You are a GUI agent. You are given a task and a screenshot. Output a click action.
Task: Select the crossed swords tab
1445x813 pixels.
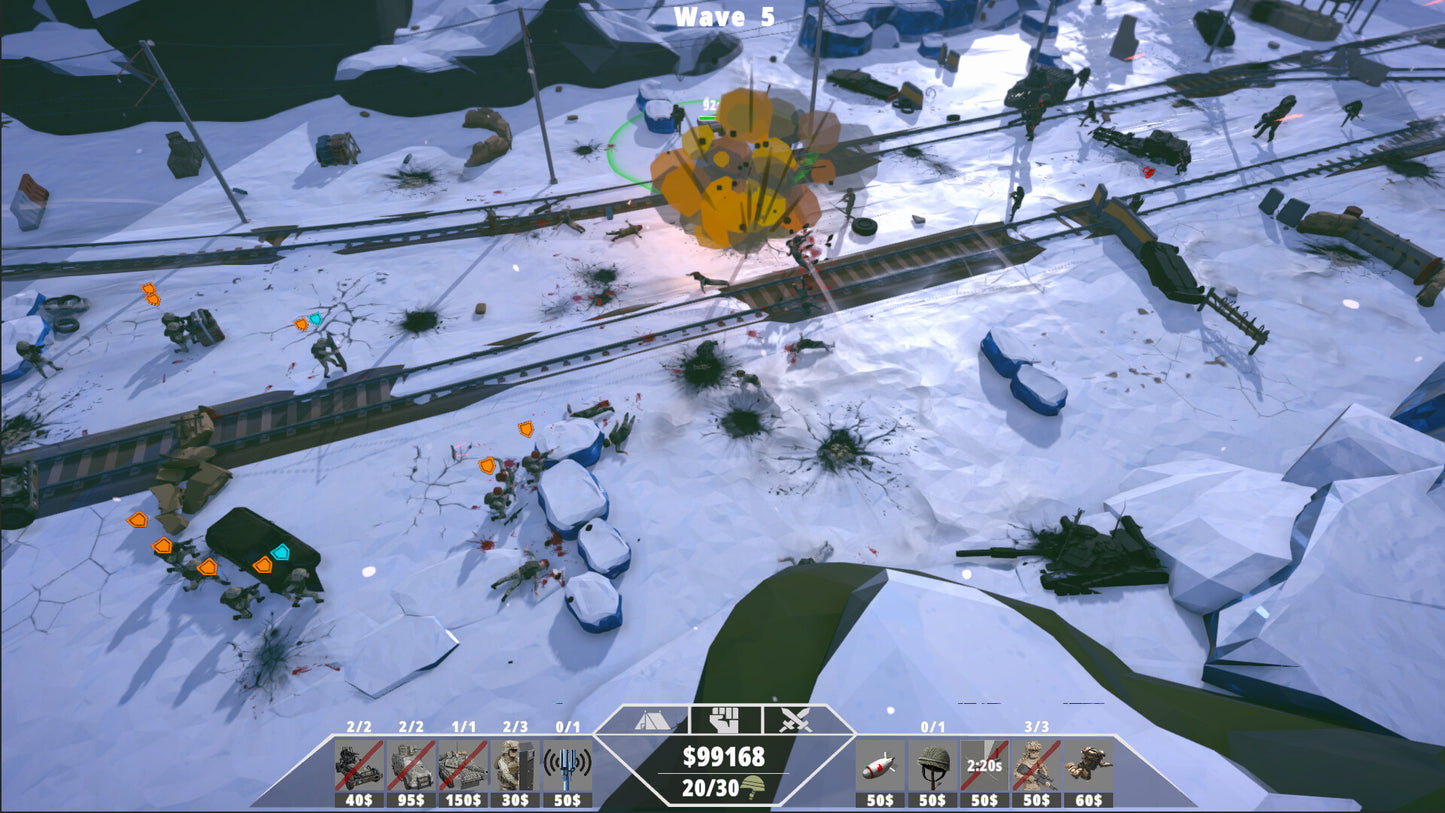[794, 719]
